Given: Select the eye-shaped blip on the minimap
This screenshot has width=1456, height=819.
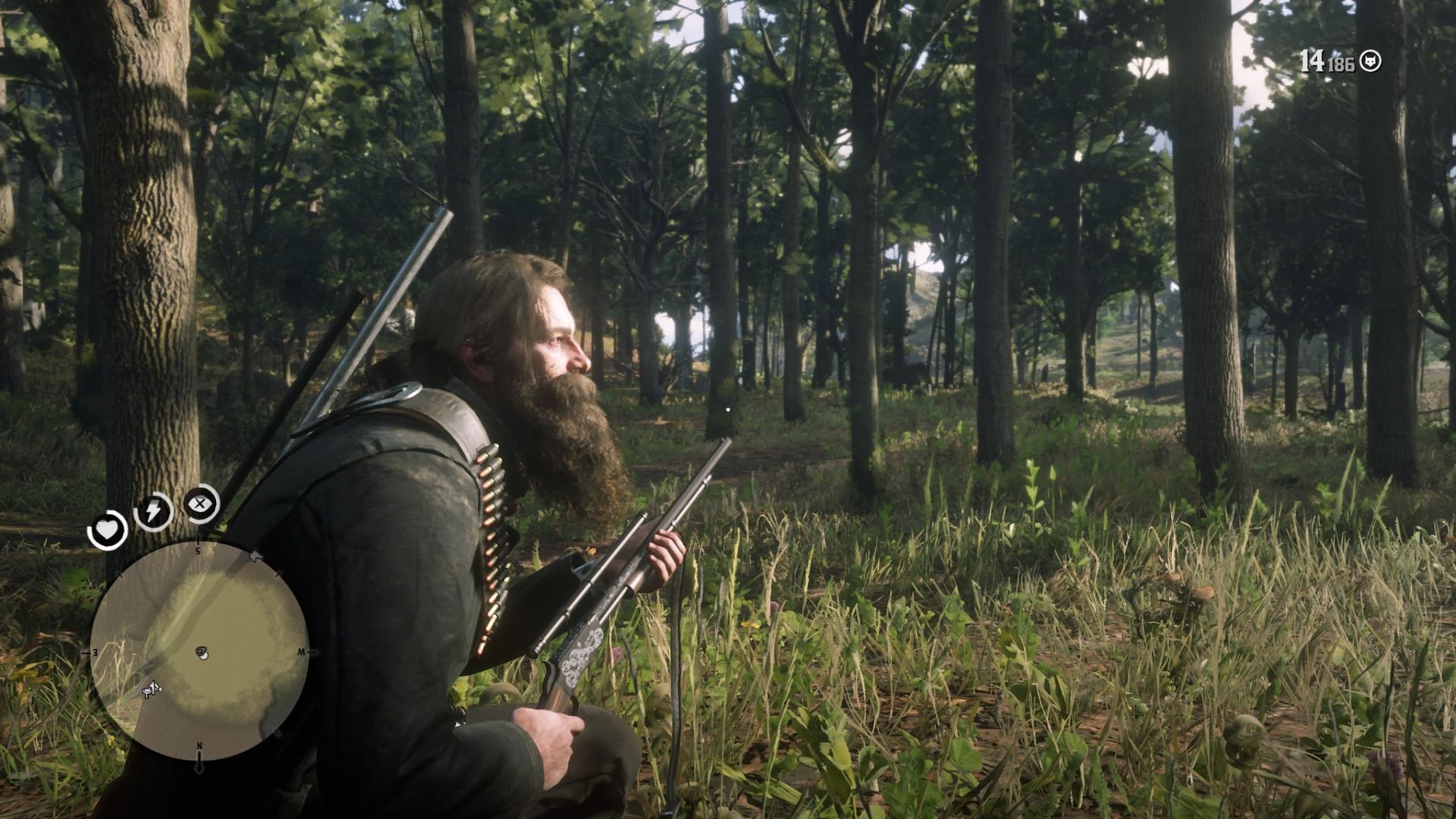Looking at the screenshot, I should coord(202,651).
